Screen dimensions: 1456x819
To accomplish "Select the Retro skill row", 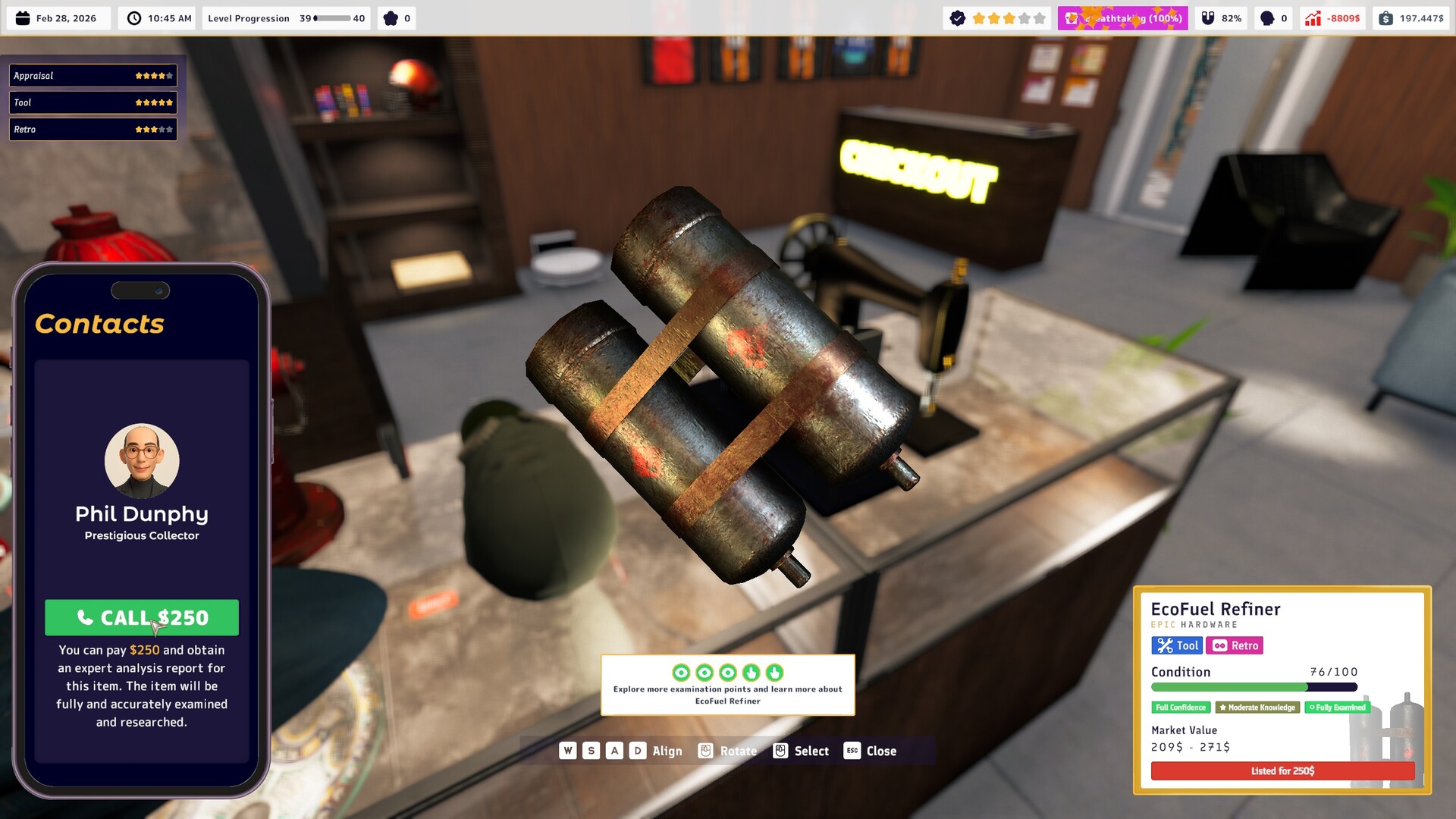I will 93,129.
